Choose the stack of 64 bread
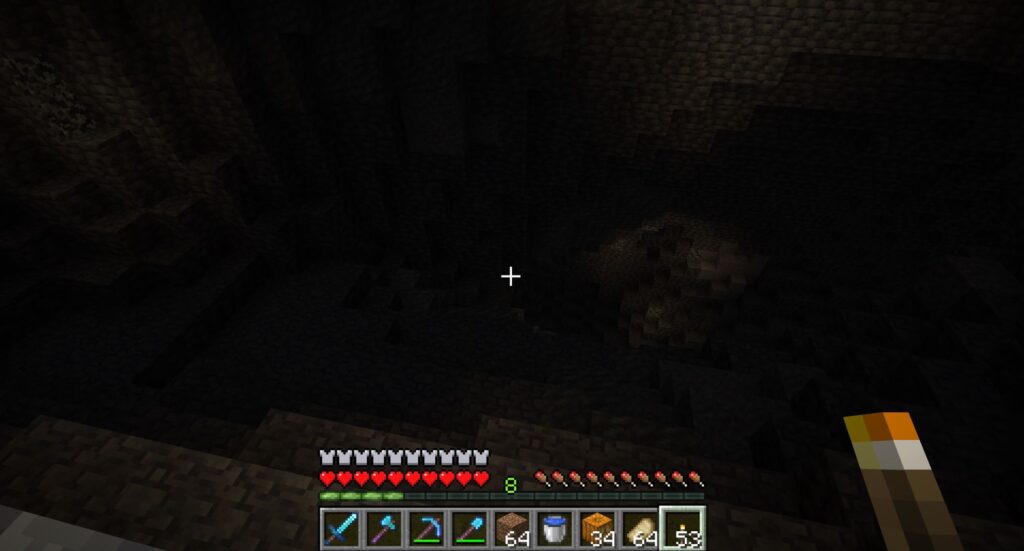This screenshot has width=1024, height=551. [640, 528]
